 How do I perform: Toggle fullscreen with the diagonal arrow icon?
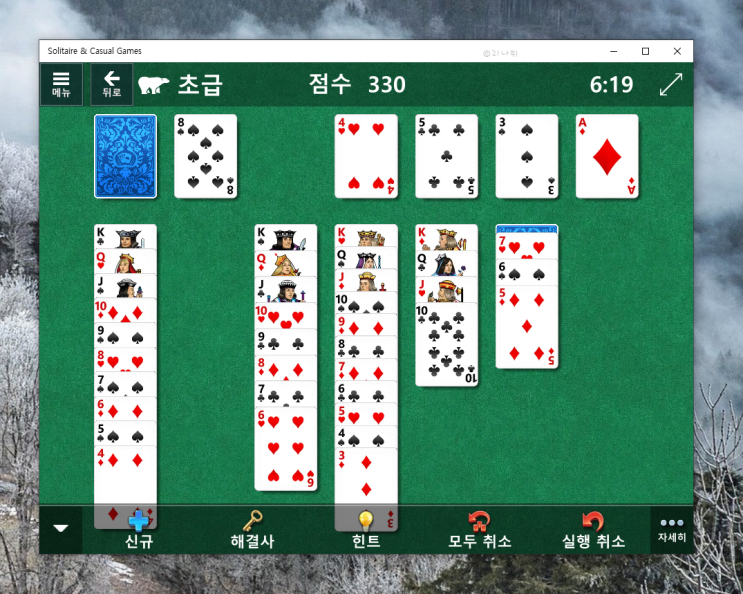670,84
